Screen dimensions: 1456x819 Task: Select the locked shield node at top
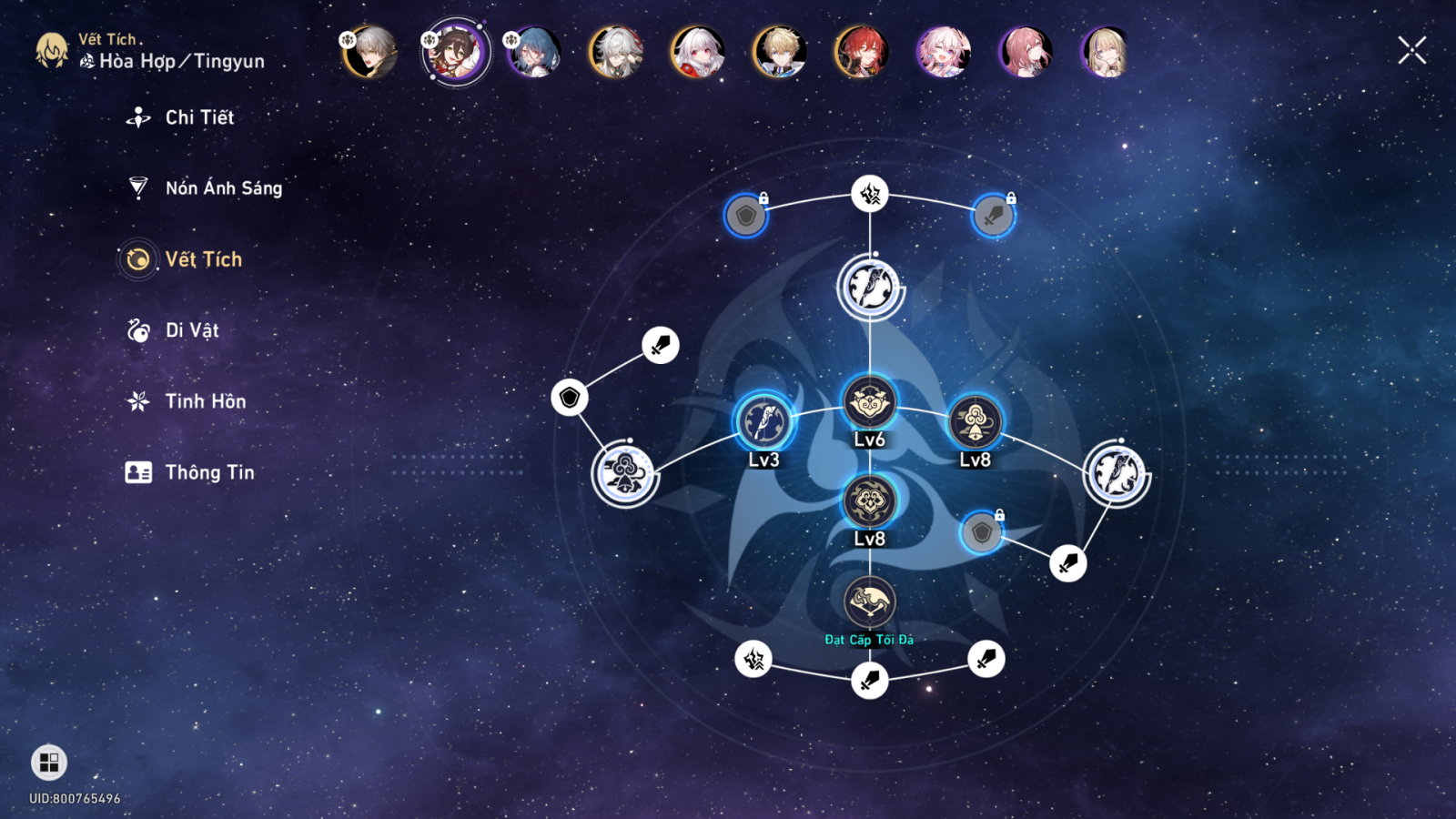pos(745,217)
